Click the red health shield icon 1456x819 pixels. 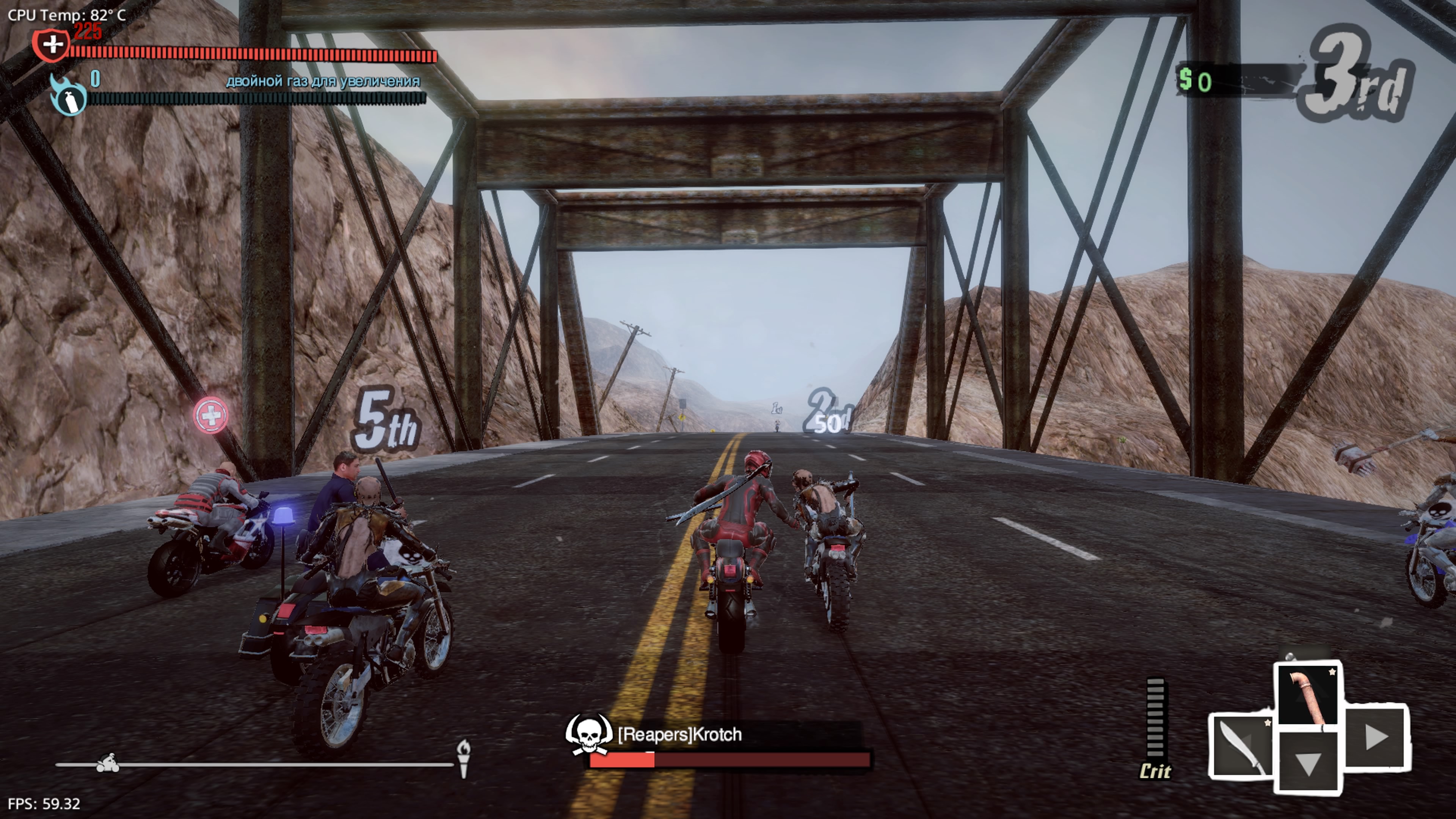point(52,44)
